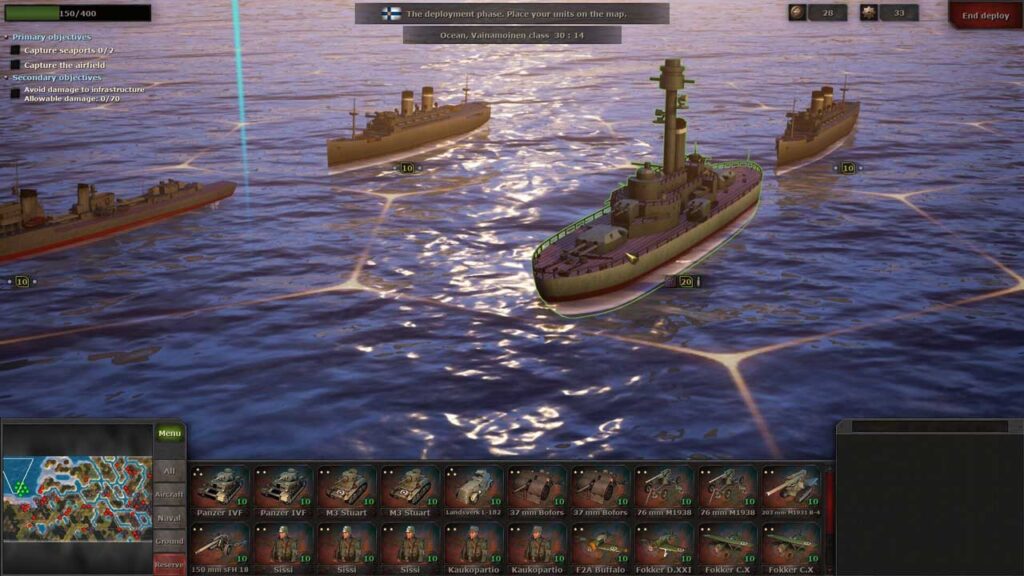The height and width of the screenshot is (576, 1024).
Task: Open the green Menu button
Action: coord(169,434)
